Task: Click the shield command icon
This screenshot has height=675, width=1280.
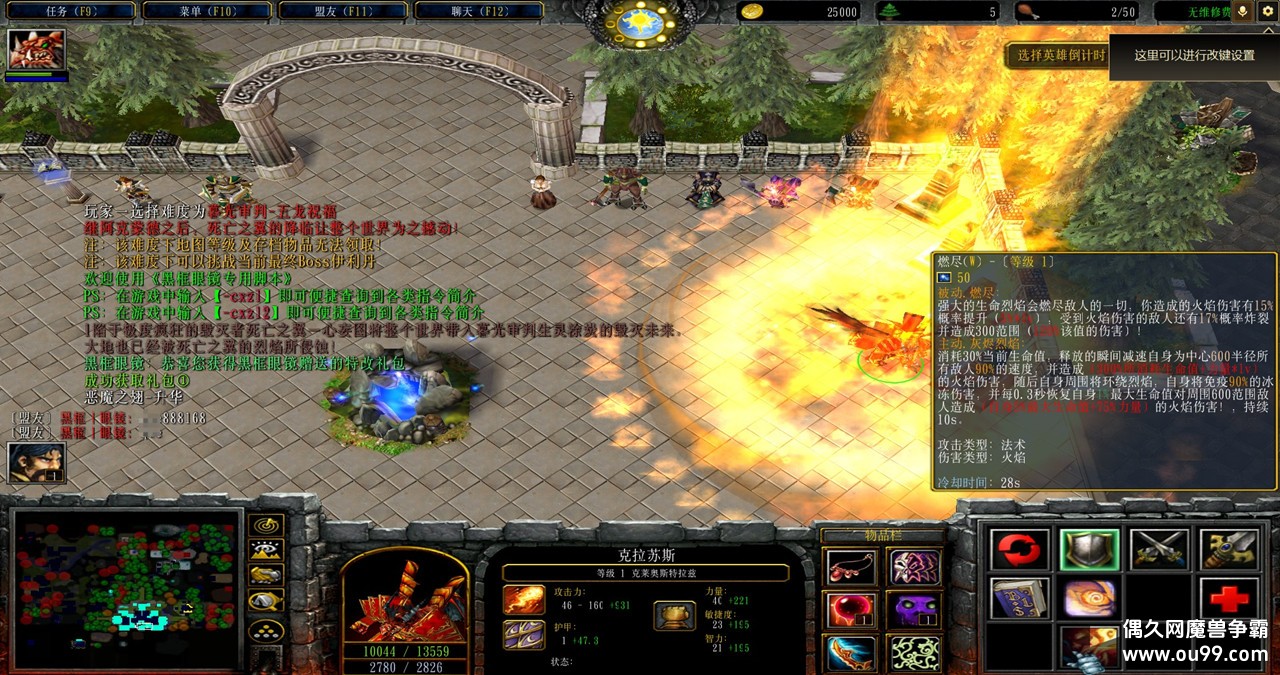Action: (x=1088, y=549)
